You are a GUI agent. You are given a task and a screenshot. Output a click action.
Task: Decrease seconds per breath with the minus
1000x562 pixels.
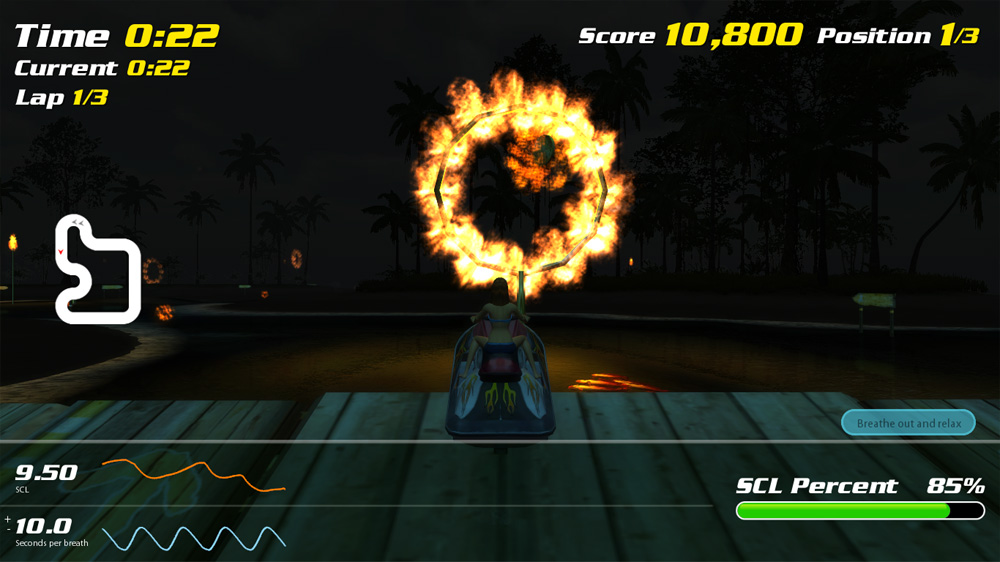(8, 529)
